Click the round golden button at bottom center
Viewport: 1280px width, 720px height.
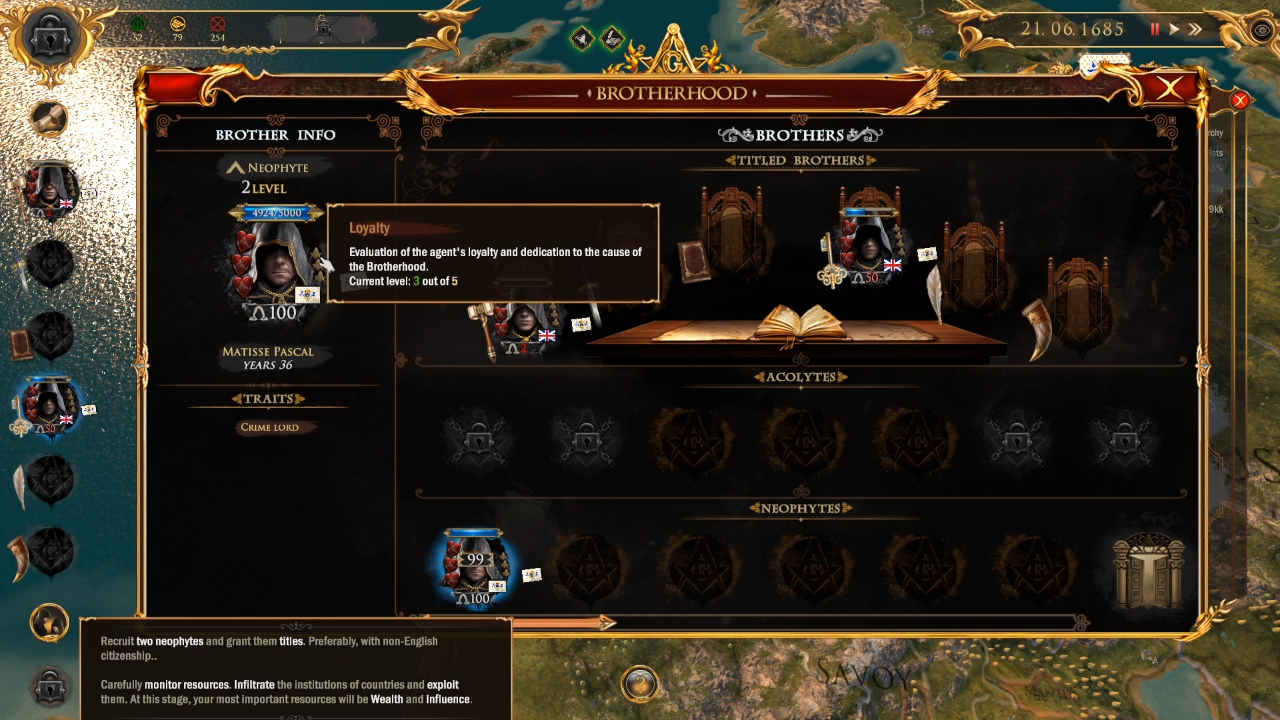click(639, 685)
